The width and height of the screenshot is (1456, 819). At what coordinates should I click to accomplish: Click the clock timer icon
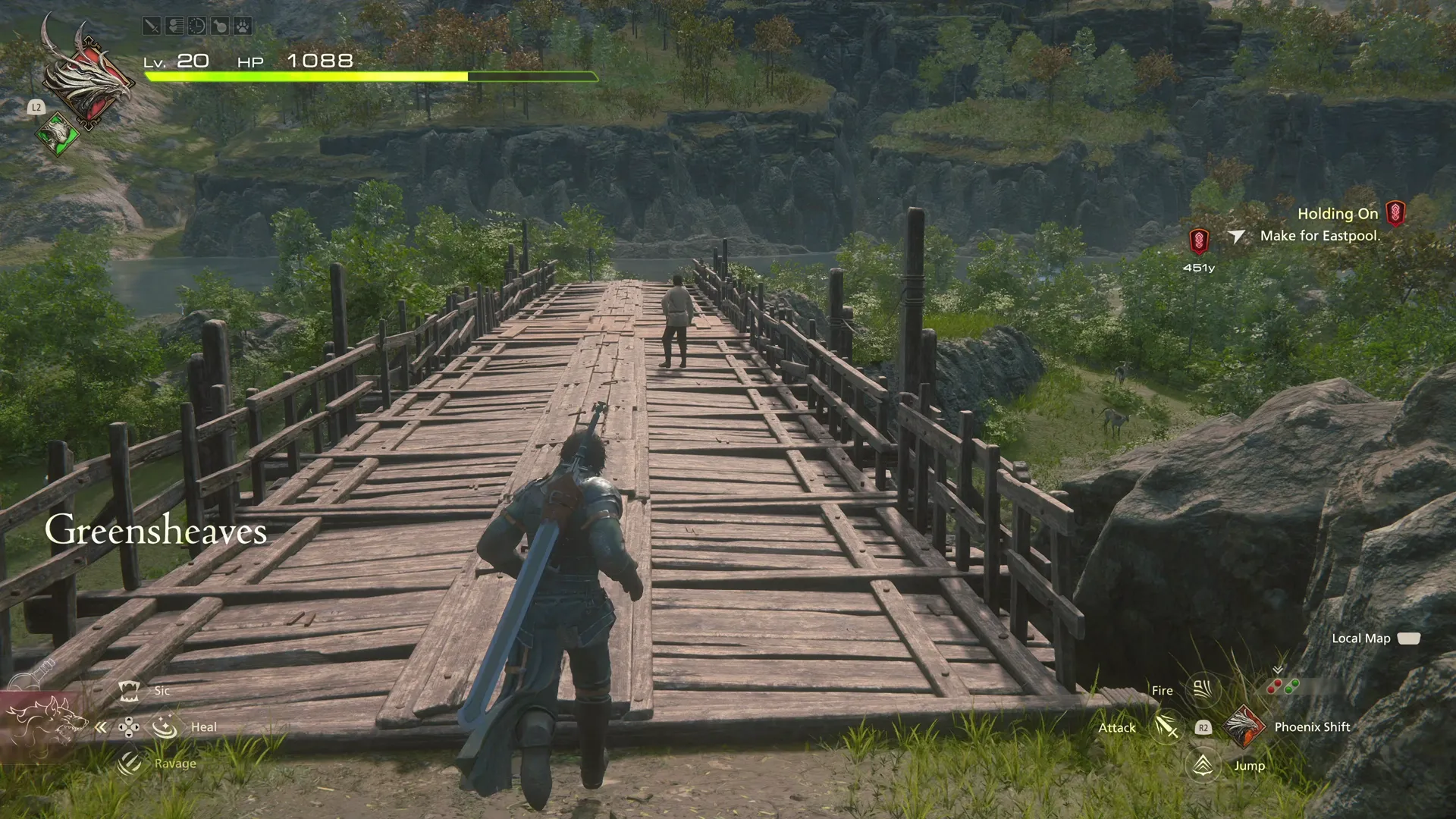[197, 26]
